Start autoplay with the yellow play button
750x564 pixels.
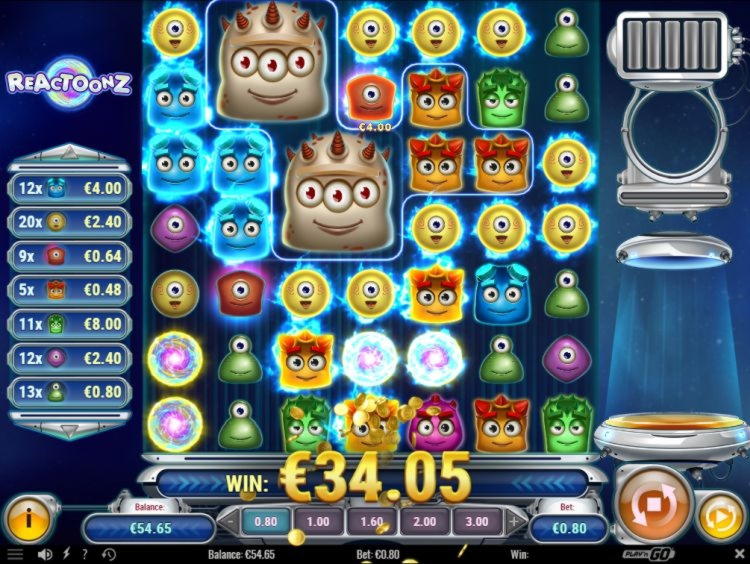720,517
